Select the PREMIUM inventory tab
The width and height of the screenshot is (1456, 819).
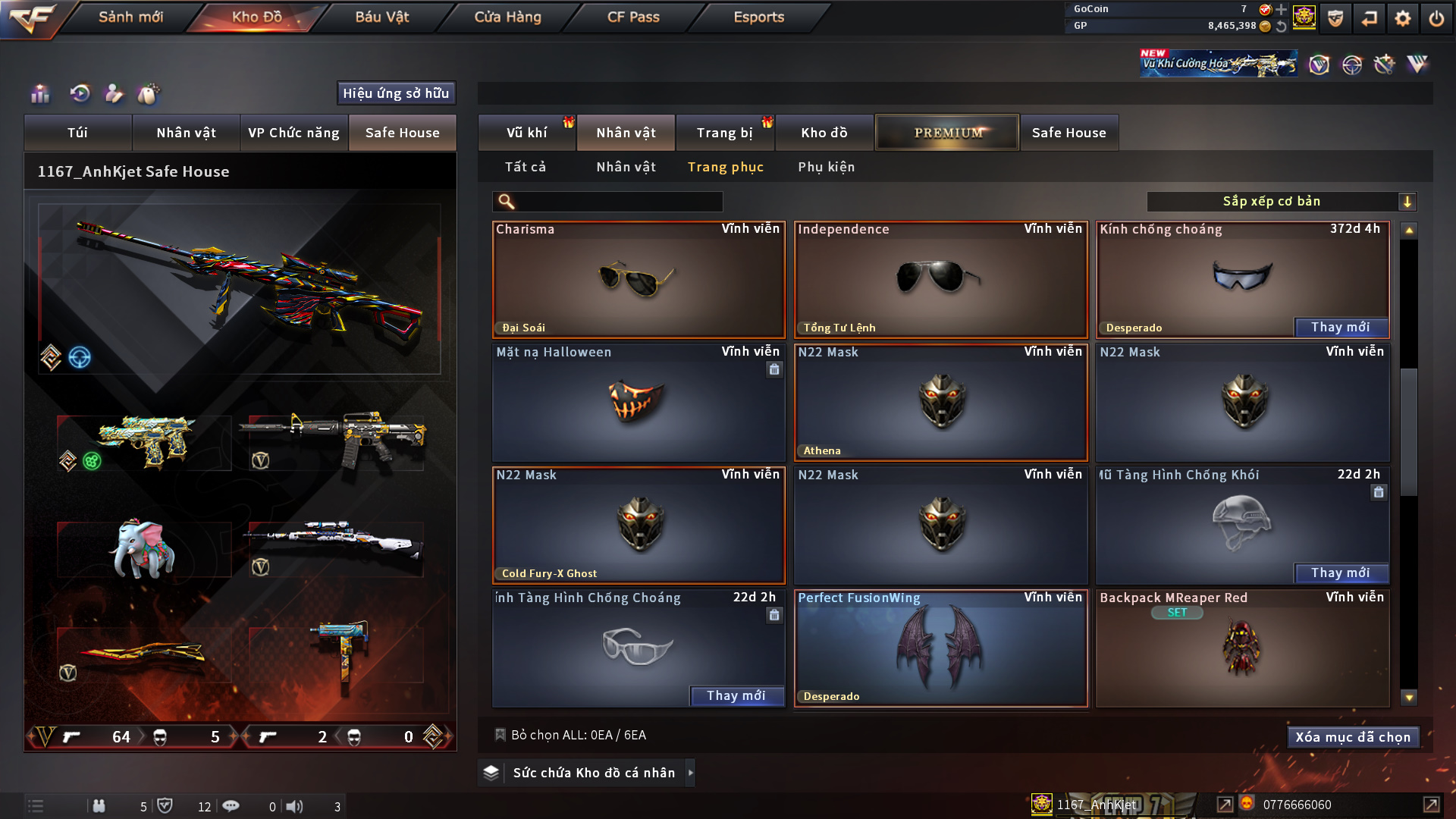click(947, 133)
